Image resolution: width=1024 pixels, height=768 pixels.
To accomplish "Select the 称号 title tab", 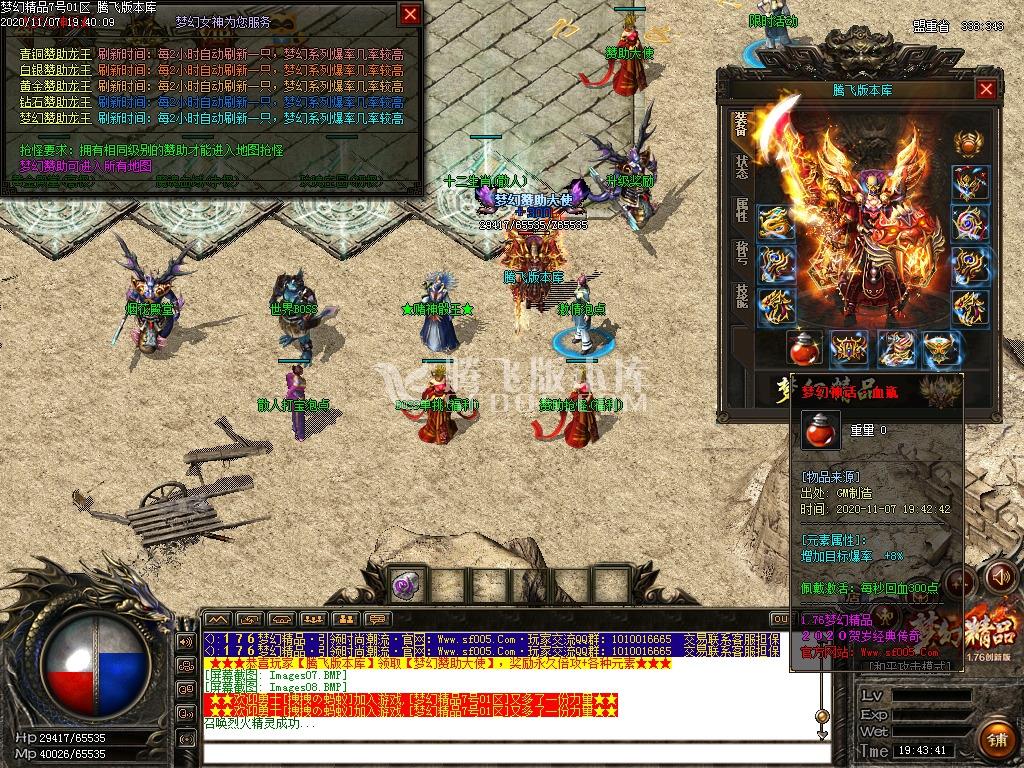I will point(741,252).
